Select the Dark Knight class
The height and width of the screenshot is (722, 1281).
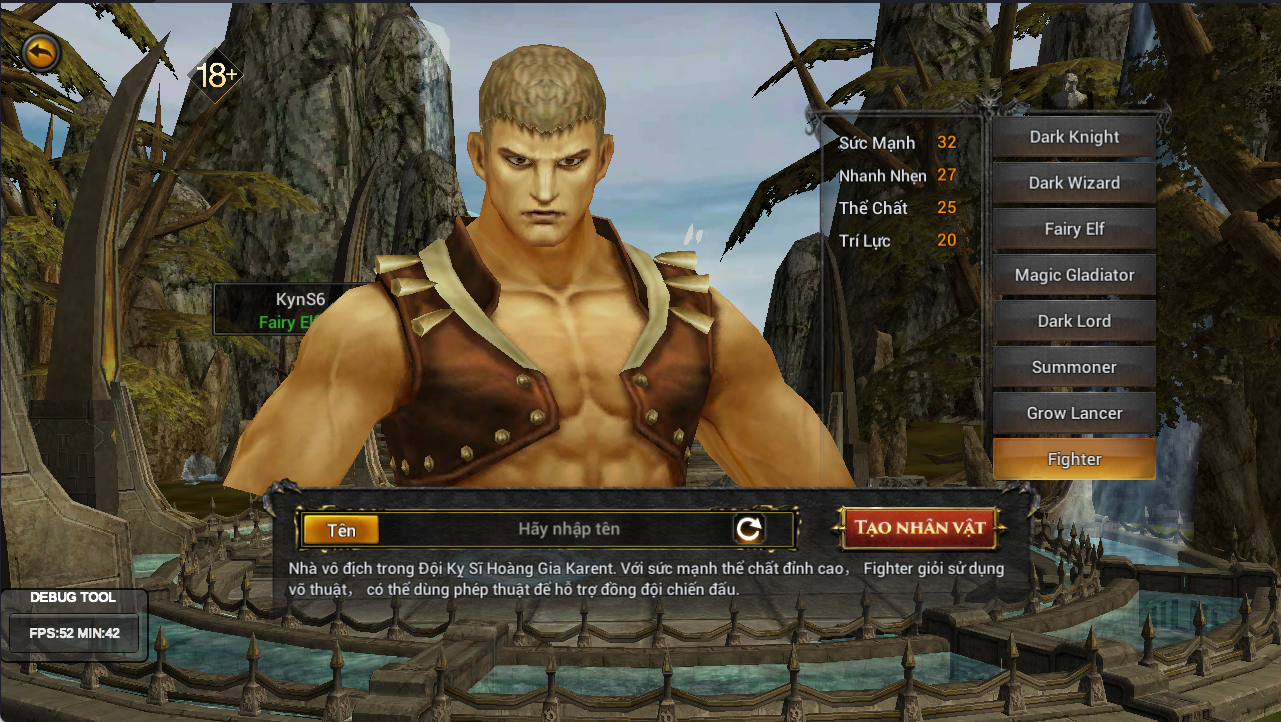coord(1074,137)
